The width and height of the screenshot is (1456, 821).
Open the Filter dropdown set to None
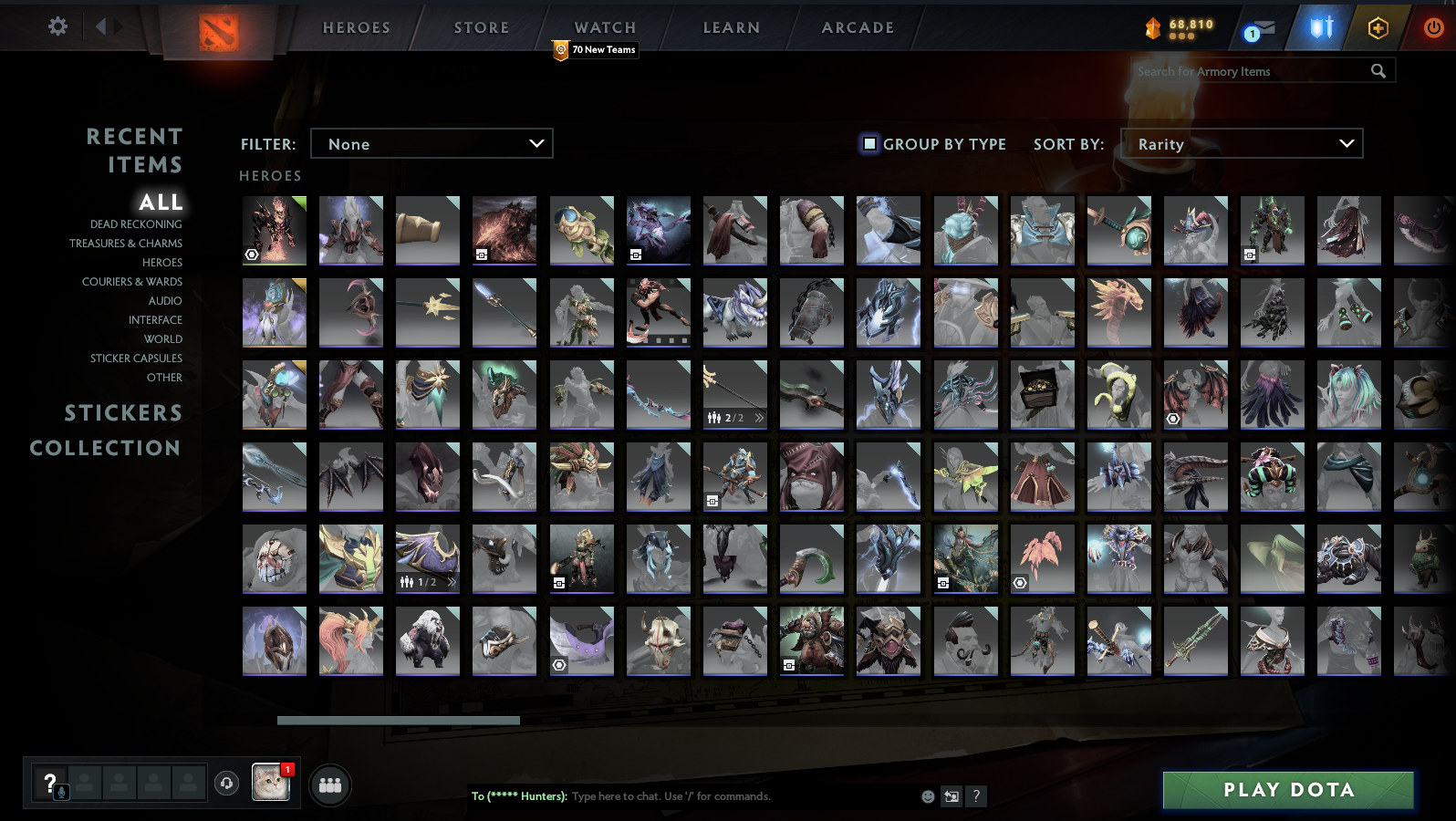pyautogui.click(x=432, y=143)
